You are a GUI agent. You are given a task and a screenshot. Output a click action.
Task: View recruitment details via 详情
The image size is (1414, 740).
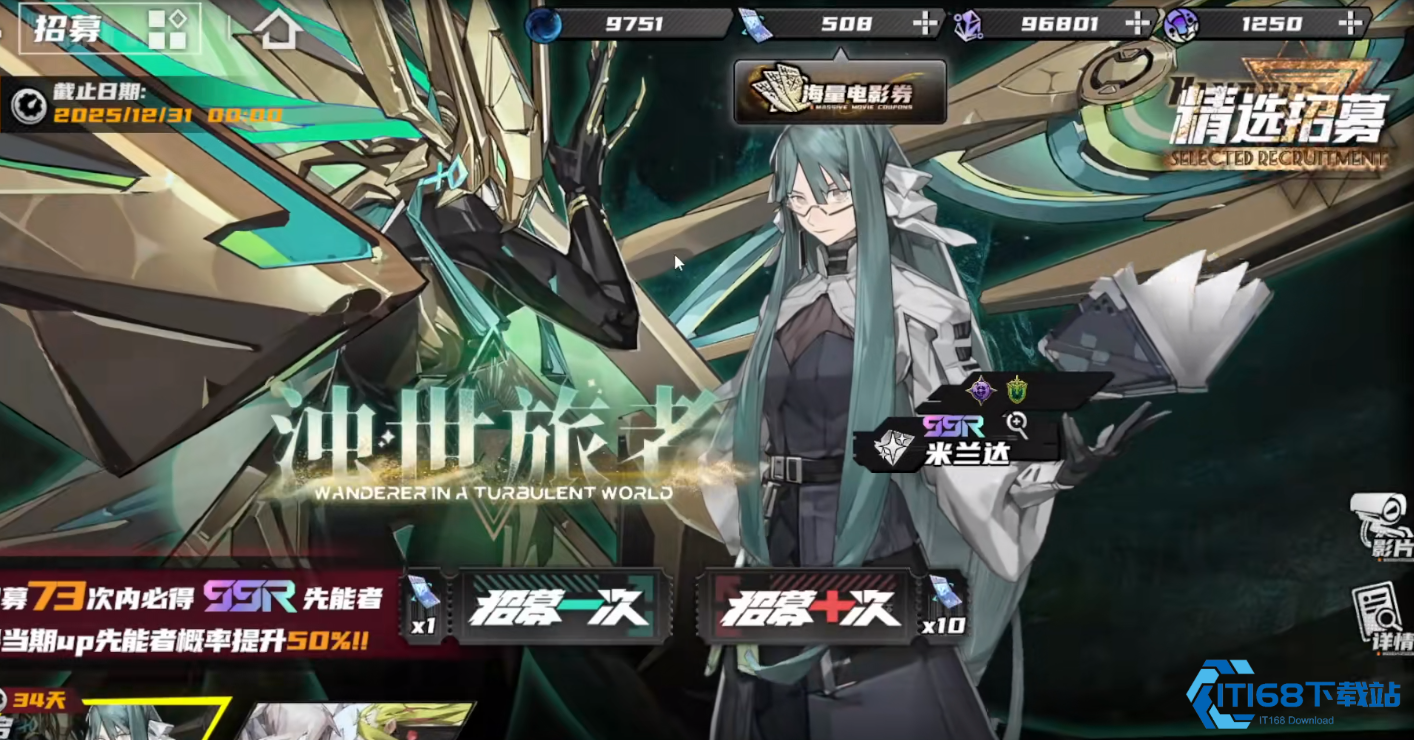(1383, 619)
